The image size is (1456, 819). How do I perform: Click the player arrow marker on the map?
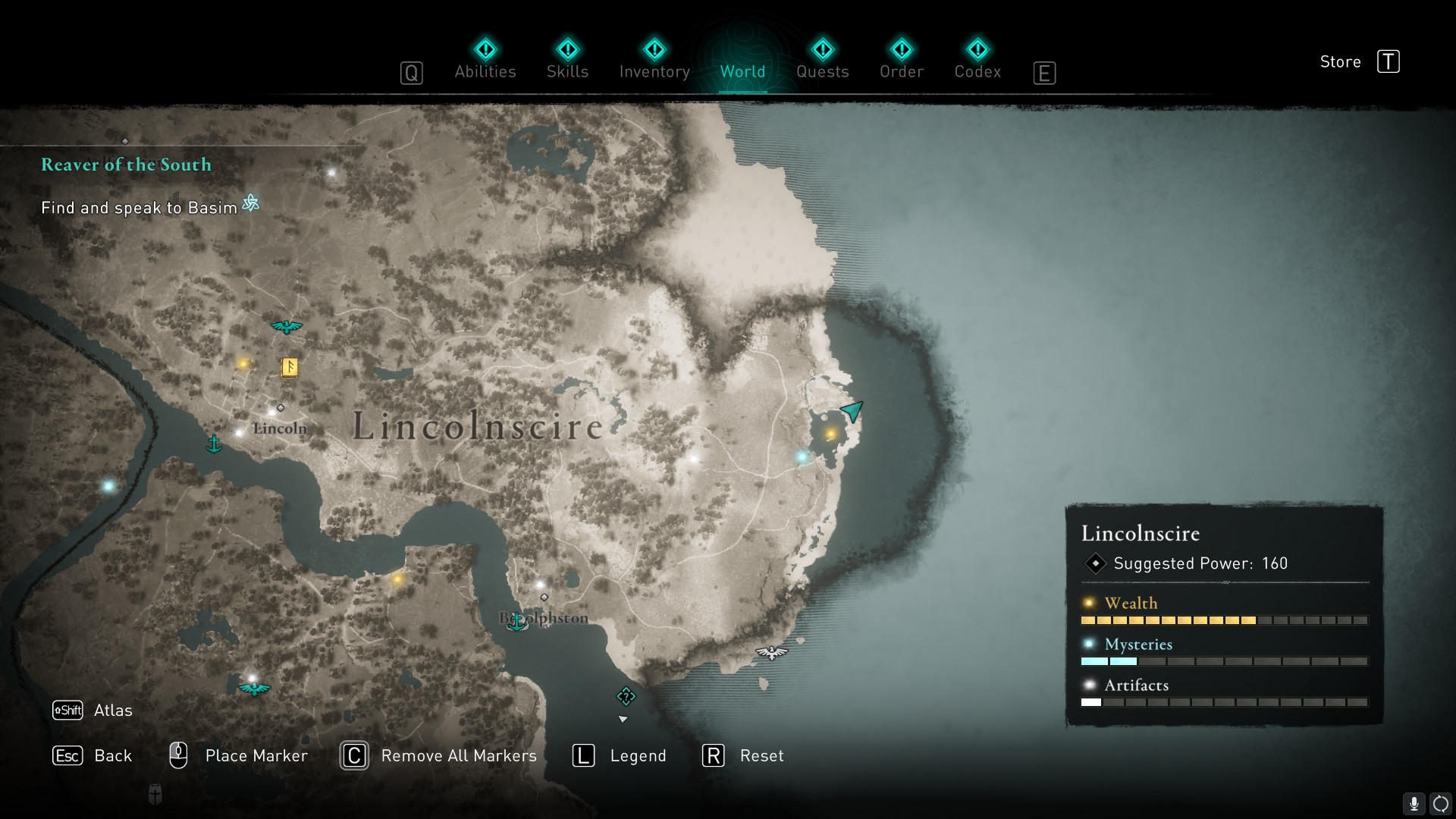click(852, 411)
